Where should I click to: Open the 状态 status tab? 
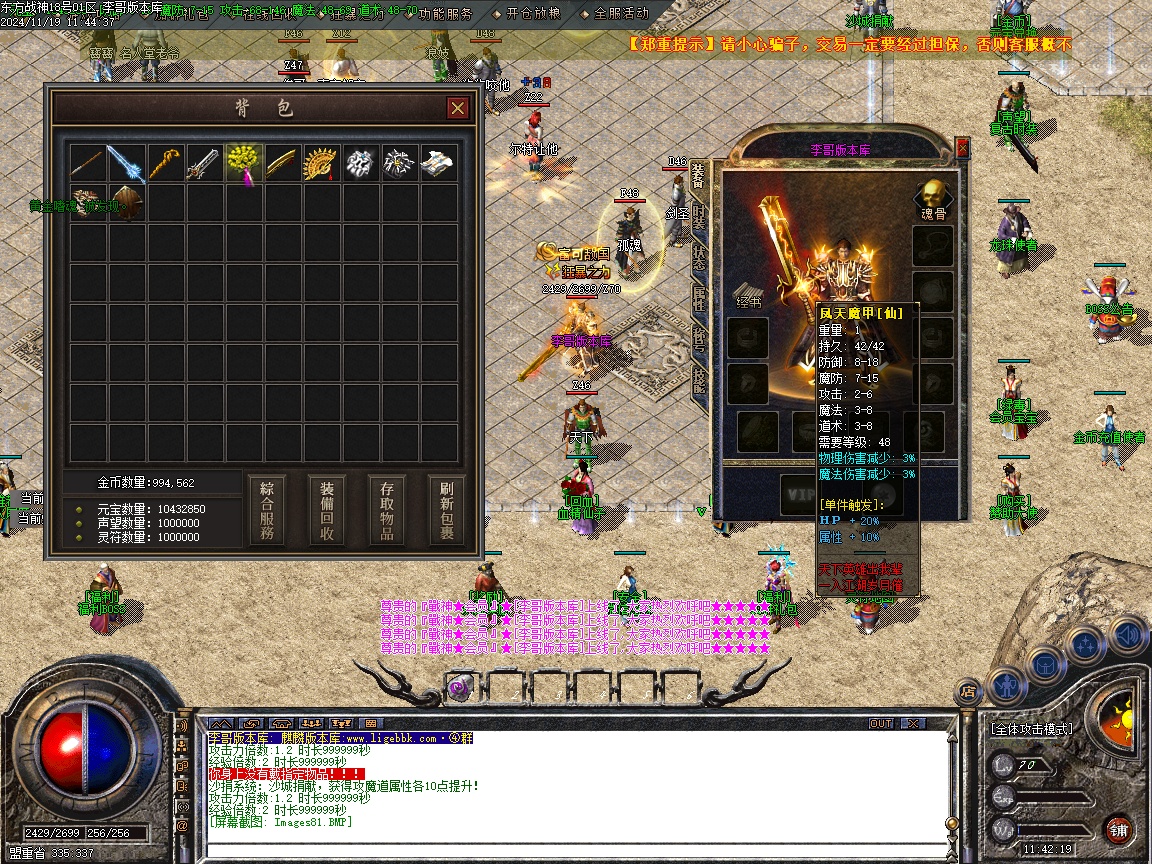pos(699,255)
